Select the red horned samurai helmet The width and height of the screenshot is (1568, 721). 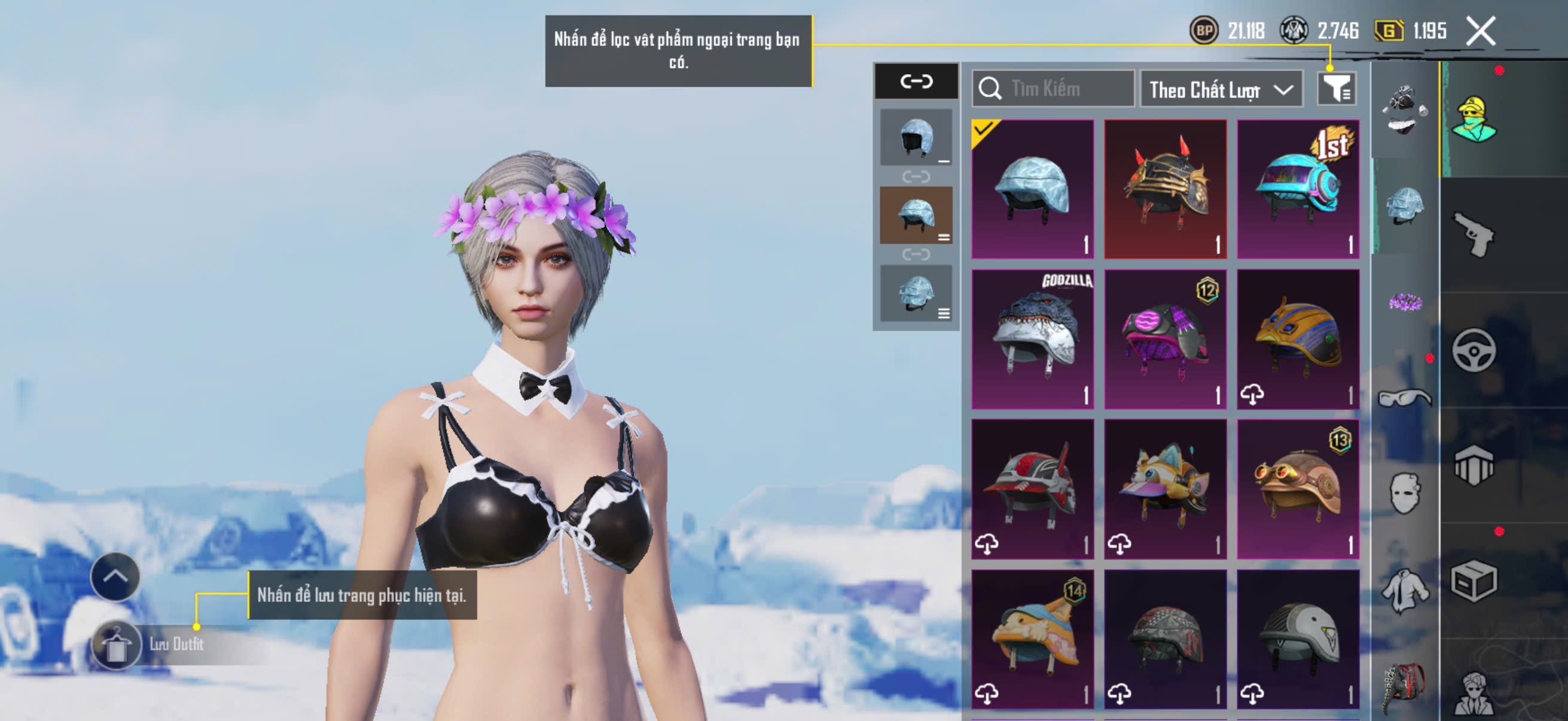coord(1165,190)
